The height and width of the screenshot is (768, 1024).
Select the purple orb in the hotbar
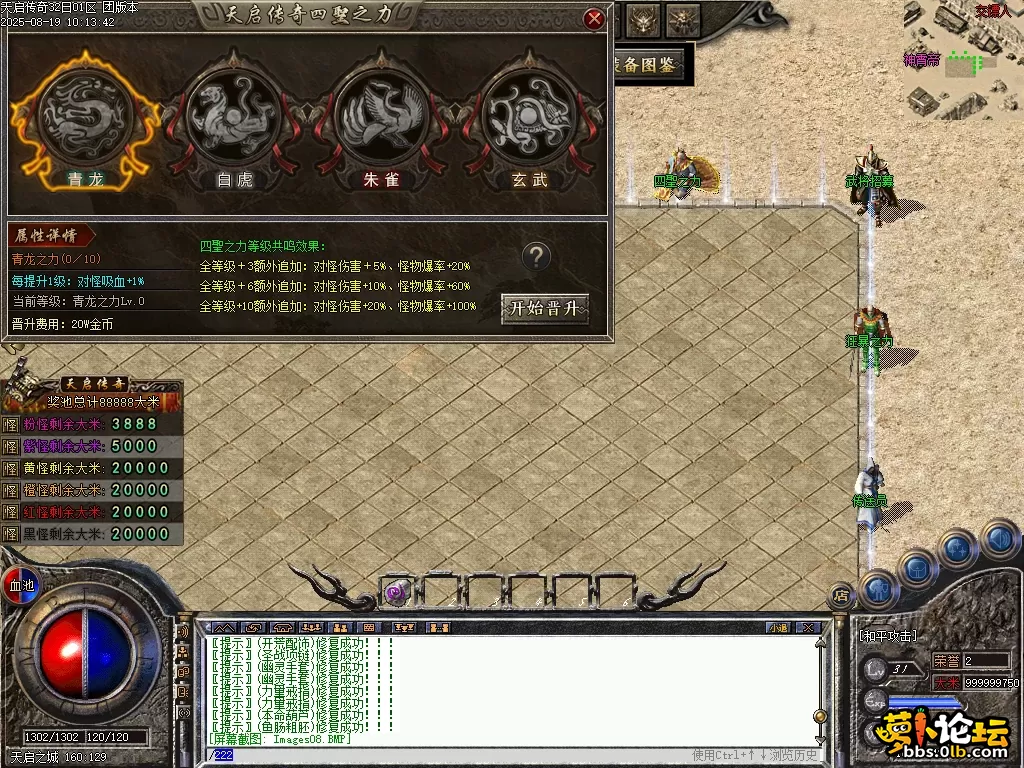tap(397, 593)
